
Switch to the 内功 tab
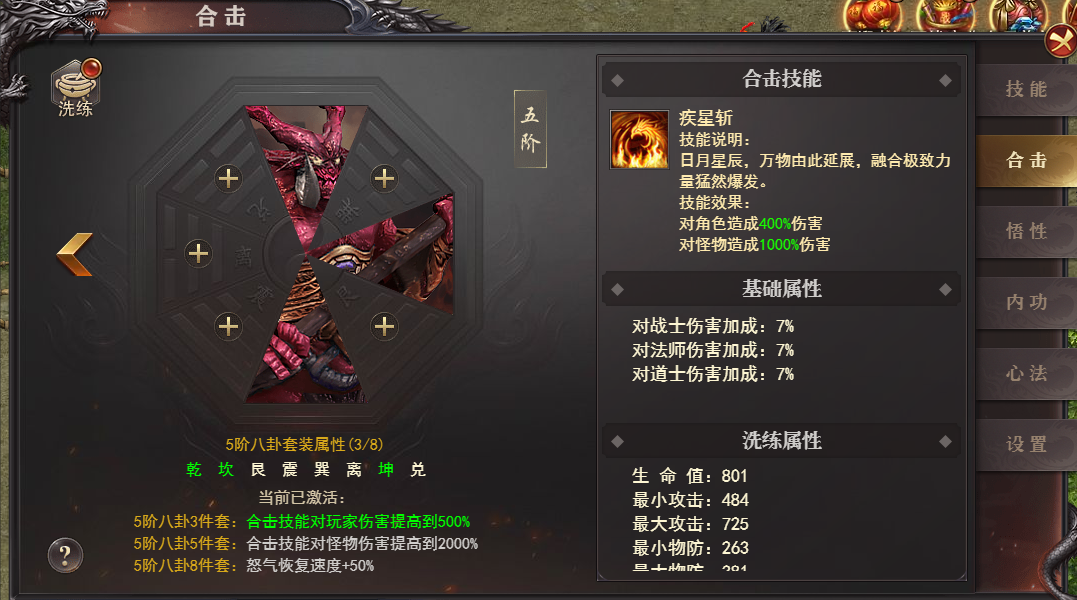(x=1025, y=303)
